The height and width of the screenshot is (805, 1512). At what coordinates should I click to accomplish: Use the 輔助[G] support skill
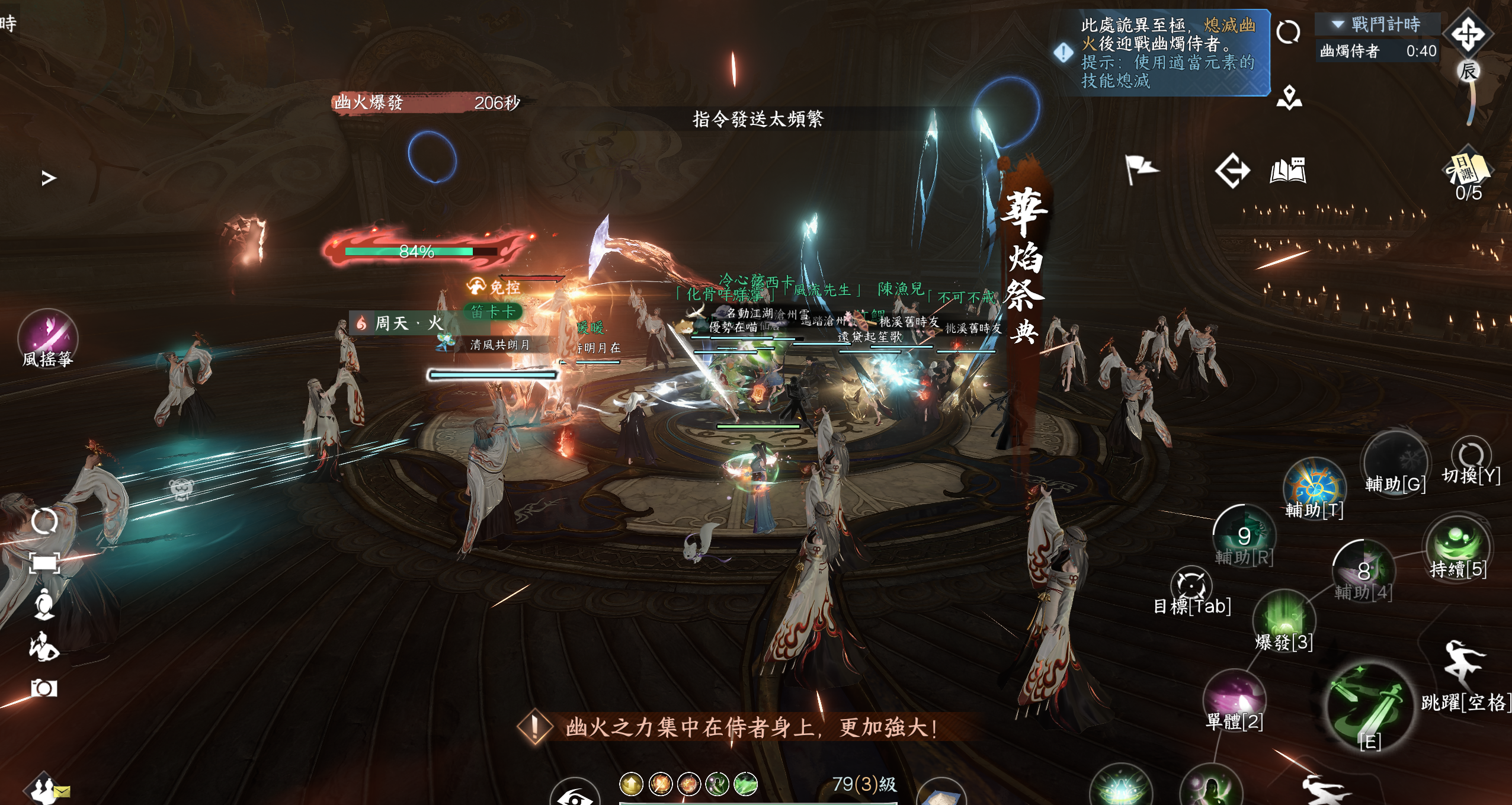(x=1395, y=461)
